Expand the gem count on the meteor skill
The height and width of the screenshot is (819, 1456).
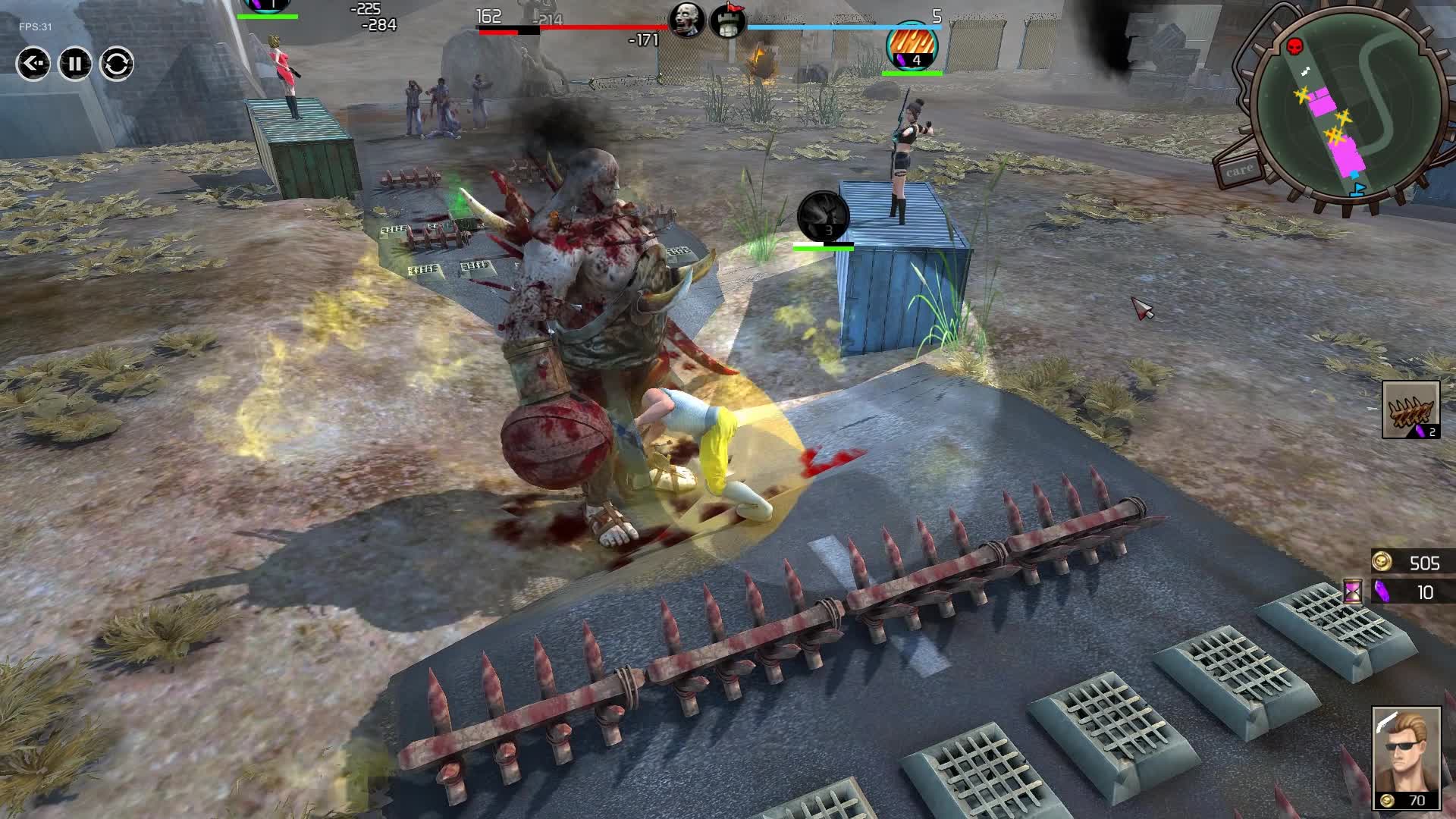(x=917, y=61)
